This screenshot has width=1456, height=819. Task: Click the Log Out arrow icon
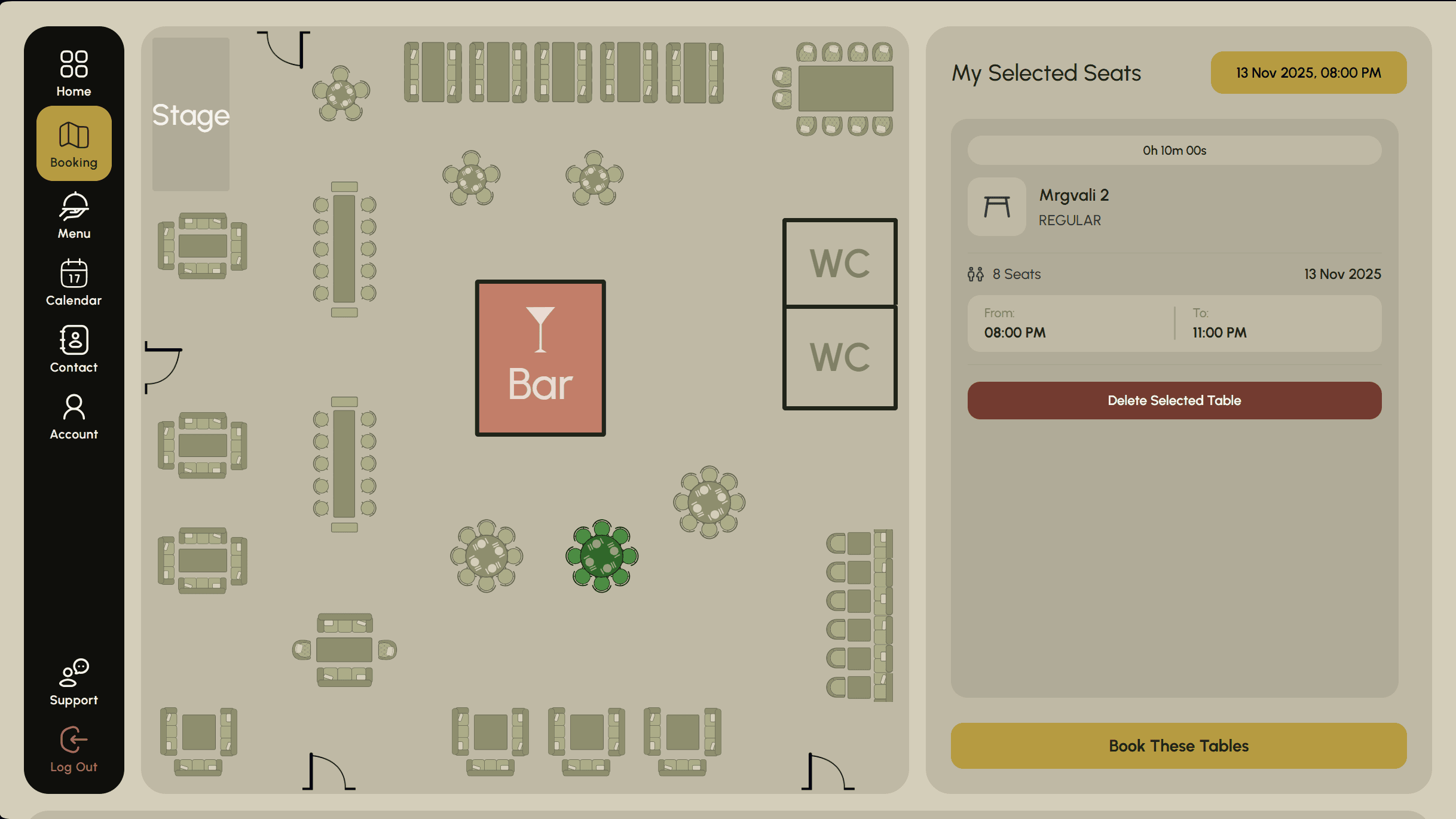[x=73, y=739]
